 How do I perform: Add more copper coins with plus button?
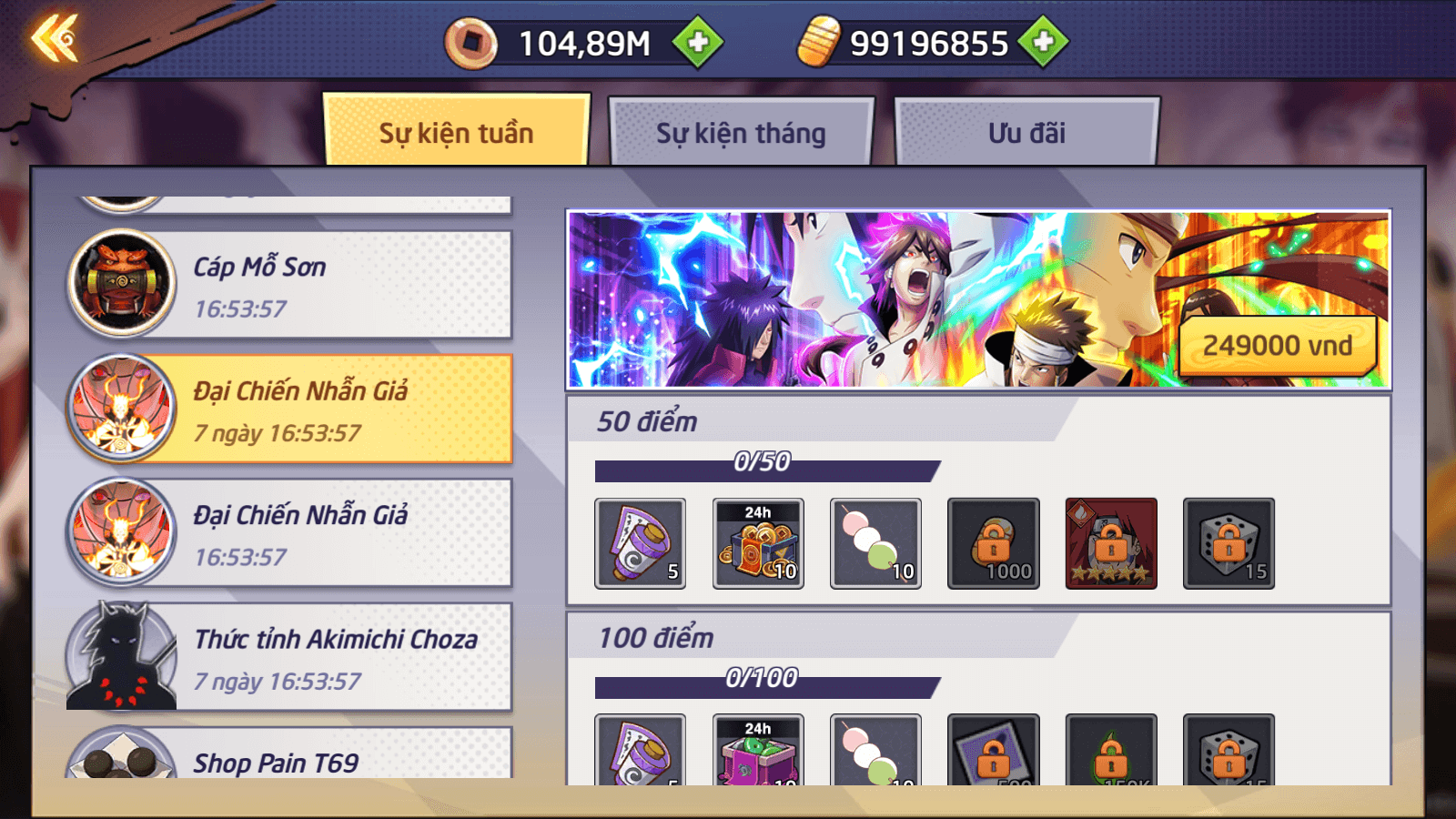coord(697,43)
